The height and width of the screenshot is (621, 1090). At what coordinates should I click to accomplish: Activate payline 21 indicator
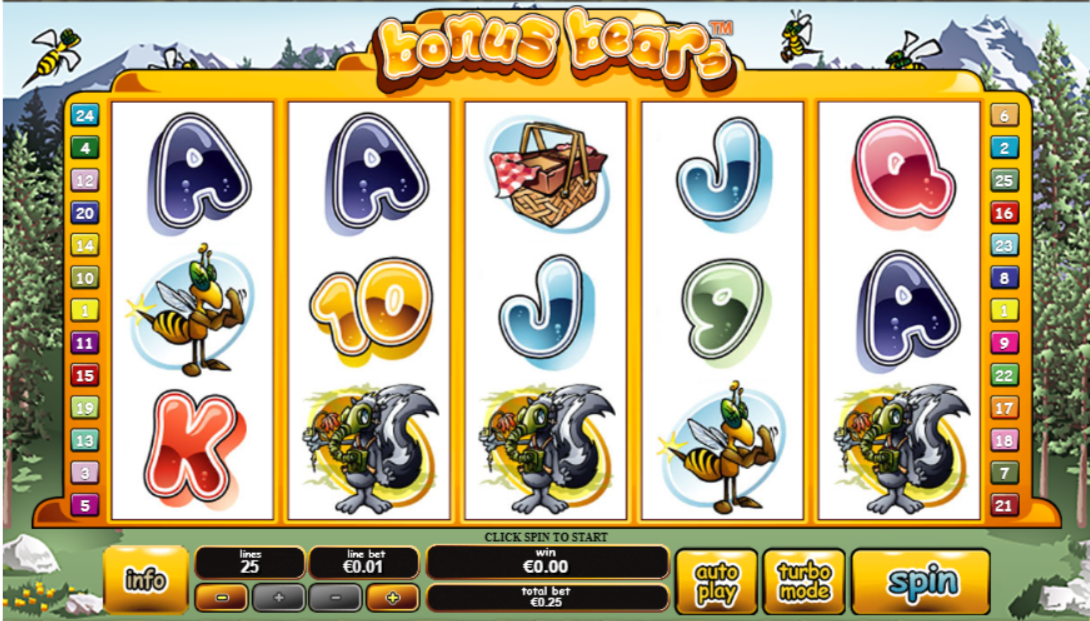point(1004,505)
